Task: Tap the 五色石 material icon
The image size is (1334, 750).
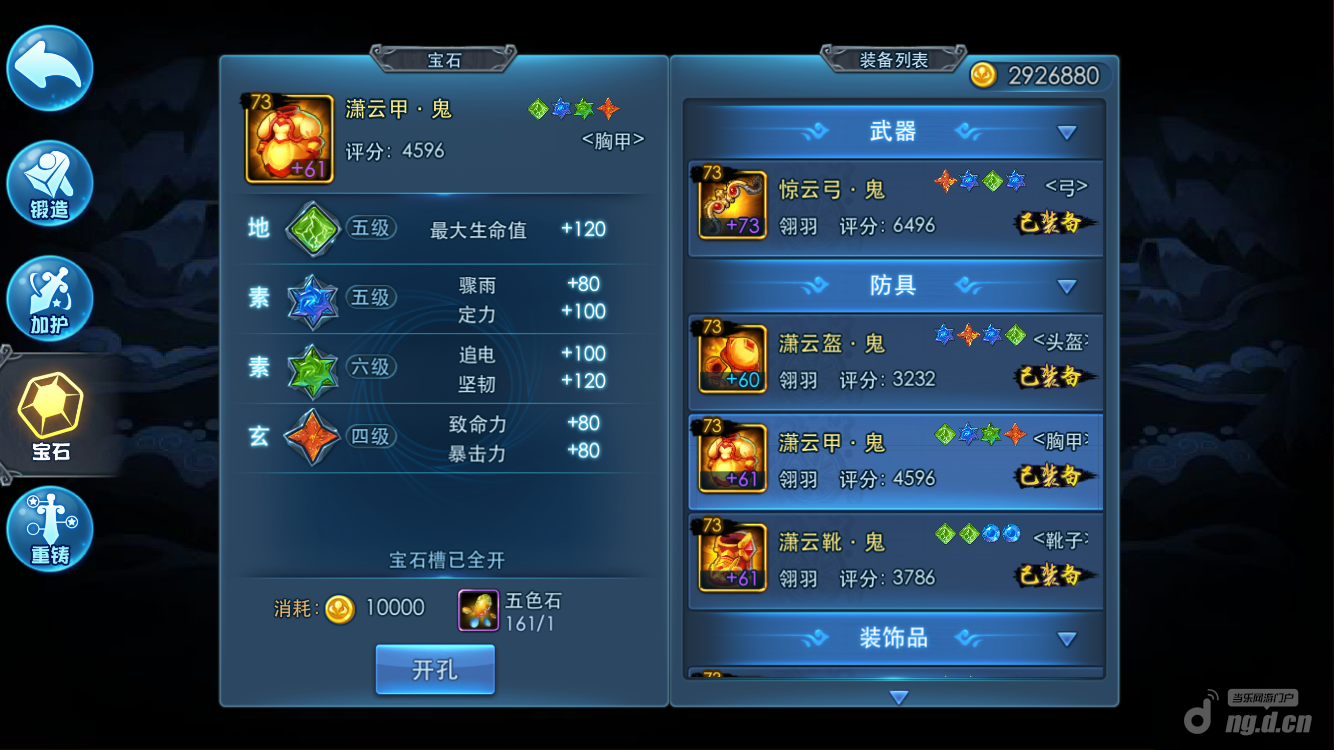Action: [x=479, y=609]
